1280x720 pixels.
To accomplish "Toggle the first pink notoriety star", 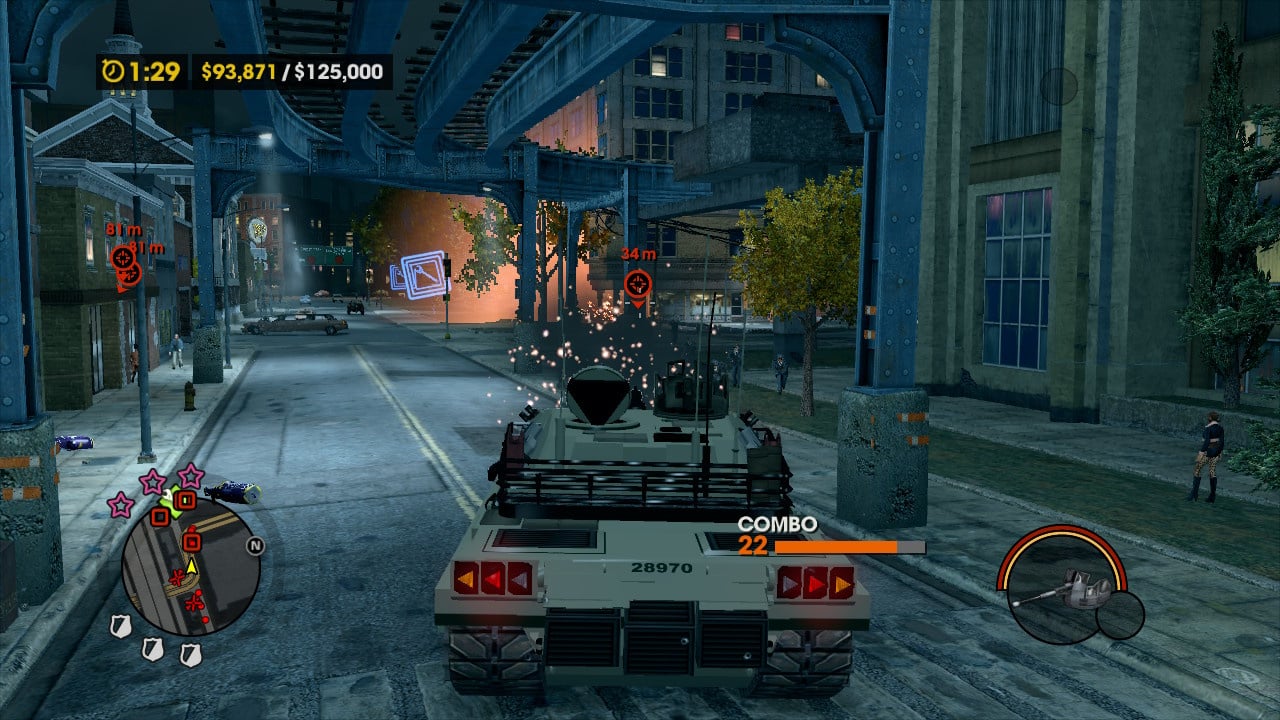I will (121, 507).
